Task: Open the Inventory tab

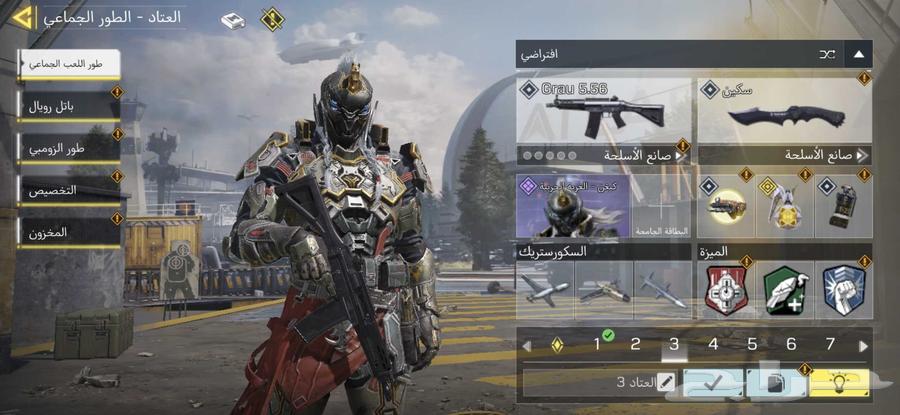Action: click(x=68, y=232)
